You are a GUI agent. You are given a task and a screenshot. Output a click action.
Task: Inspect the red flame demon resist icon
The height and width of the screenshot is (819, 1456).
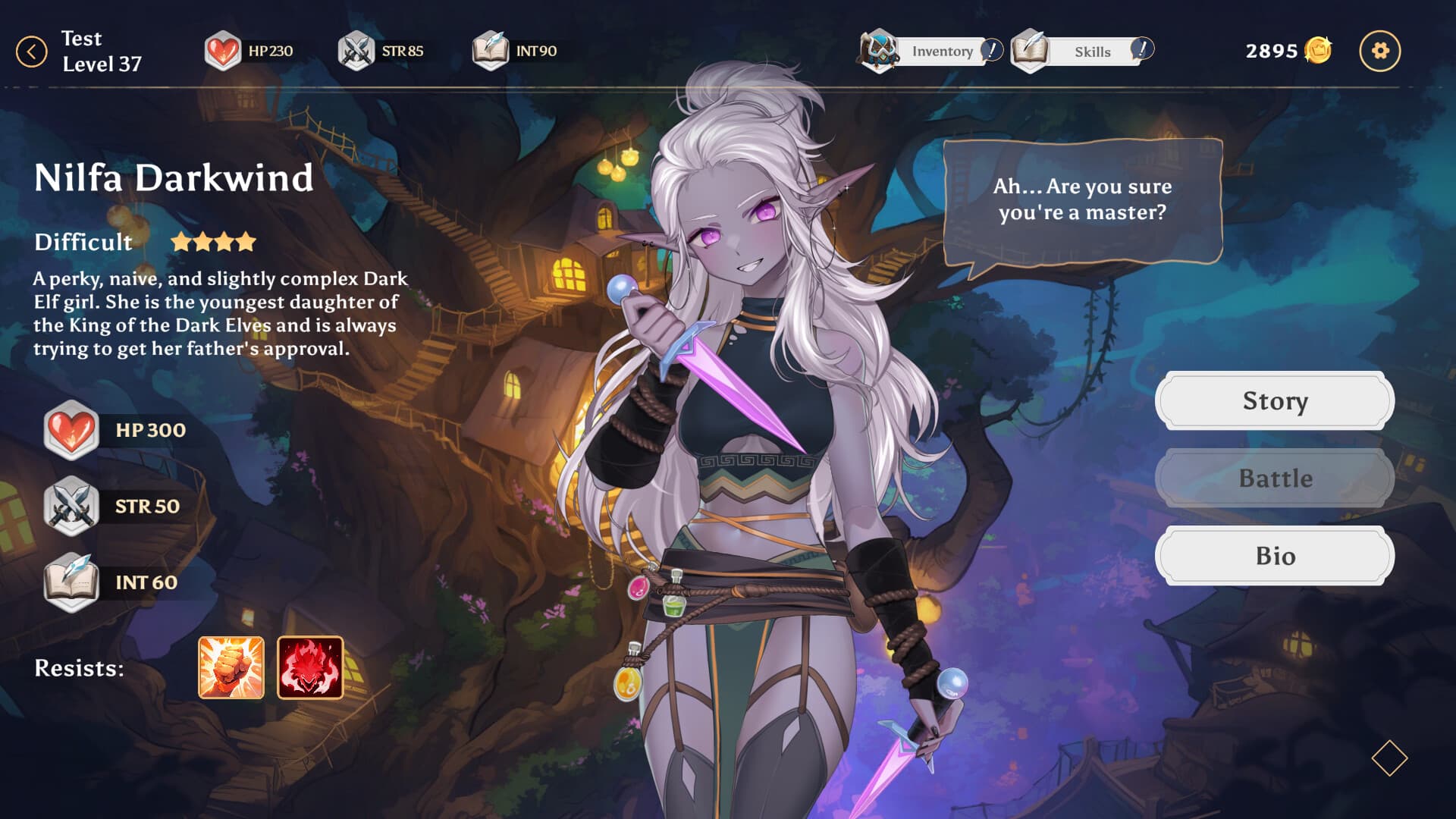310,667
